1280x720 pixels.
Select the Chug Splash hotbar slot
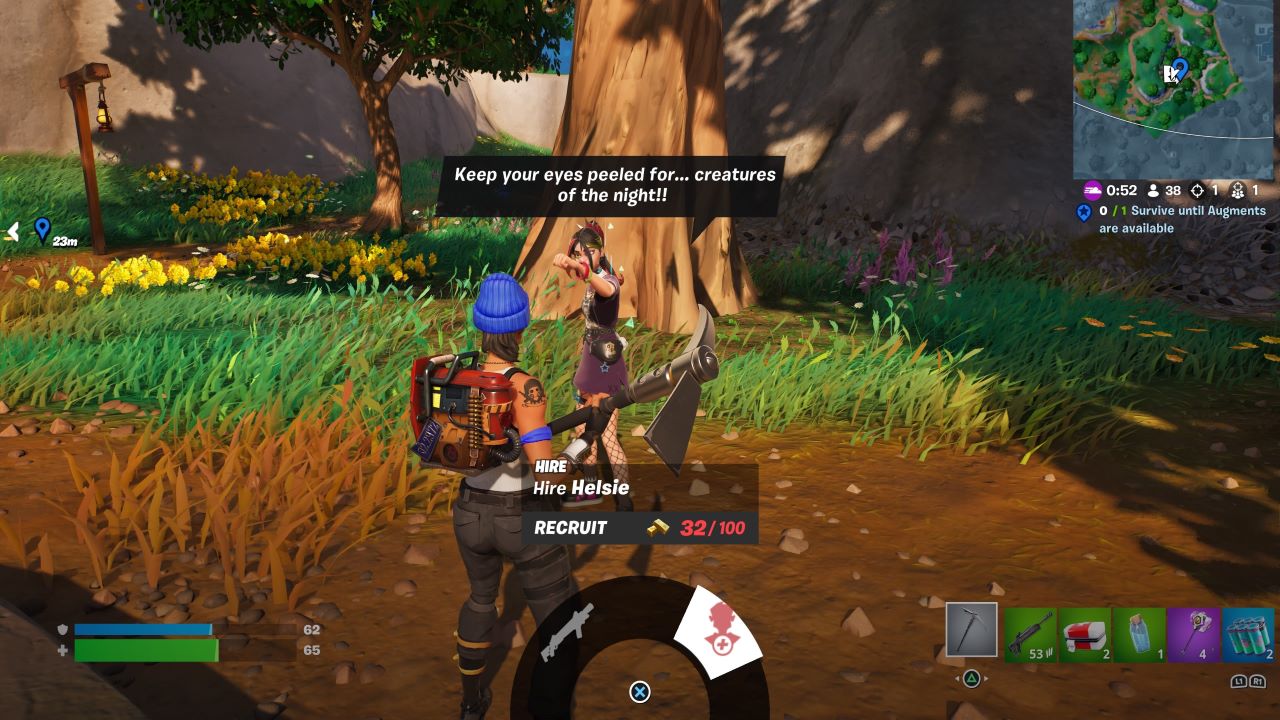[x=1140, y=633]
